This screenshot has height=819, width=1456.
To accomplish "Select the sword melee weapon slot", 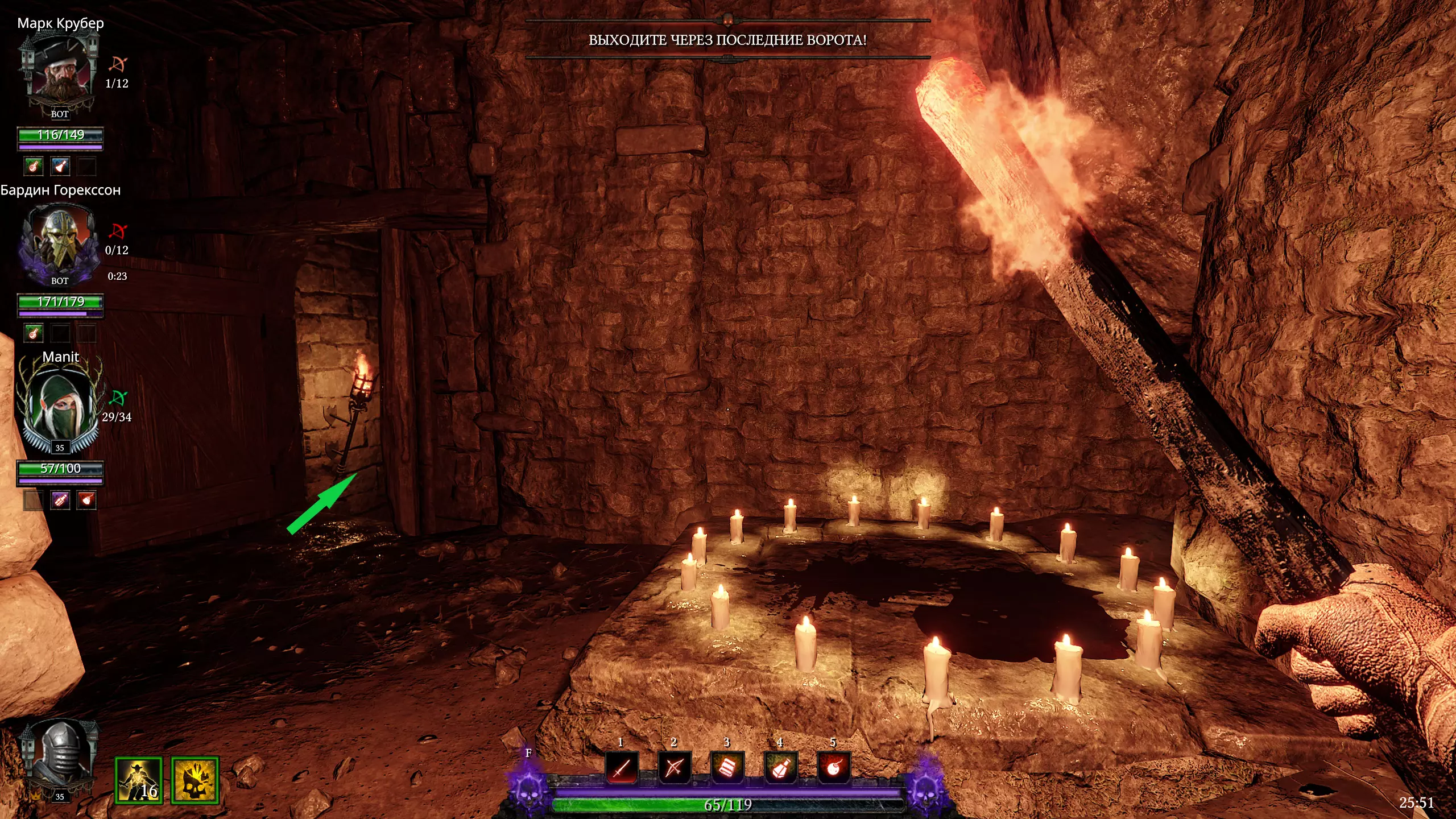I will (622, 768).
